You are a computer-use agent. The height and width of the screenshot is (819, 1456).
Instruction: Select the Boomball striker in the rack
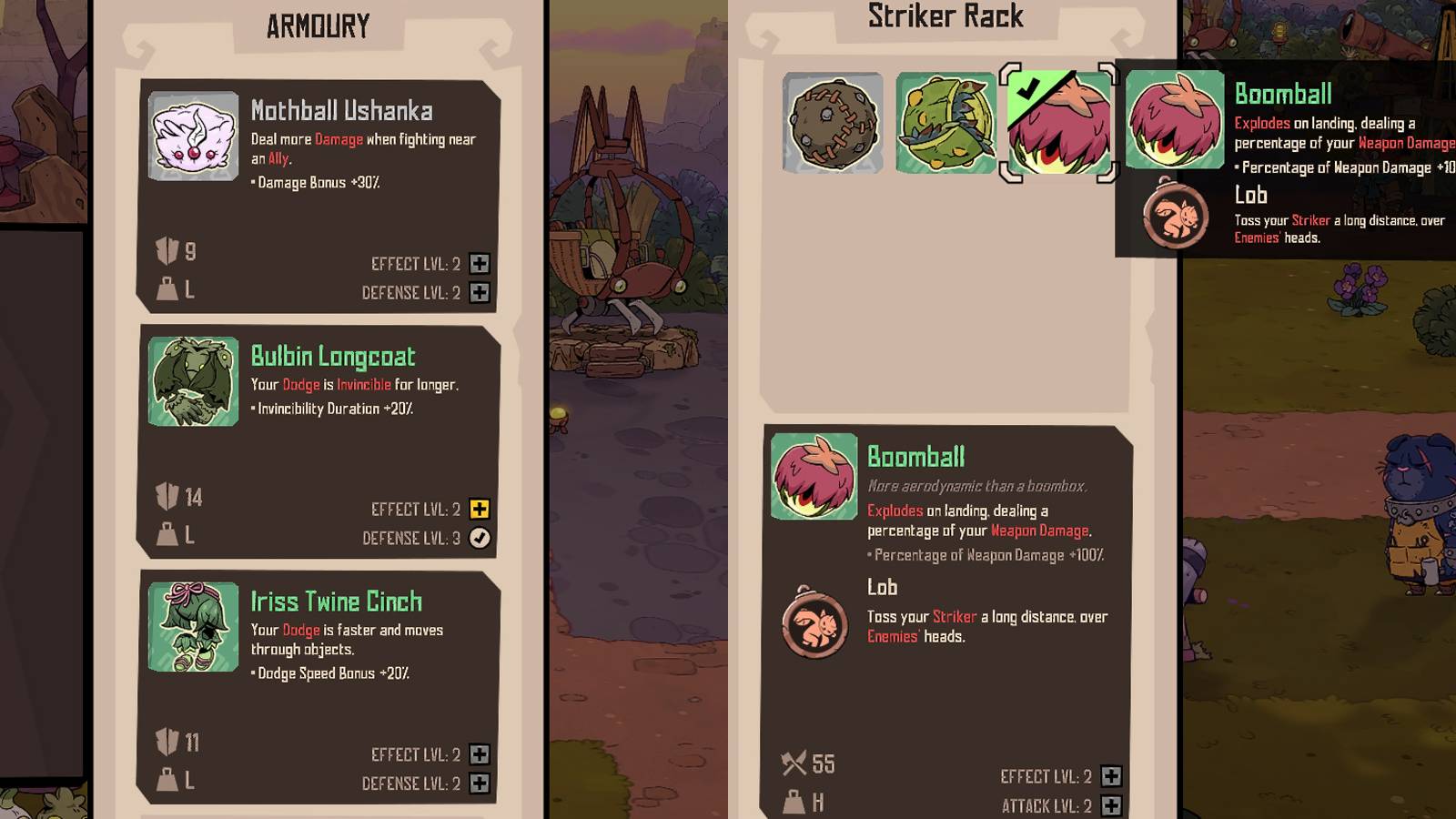tap(1060, 123)
